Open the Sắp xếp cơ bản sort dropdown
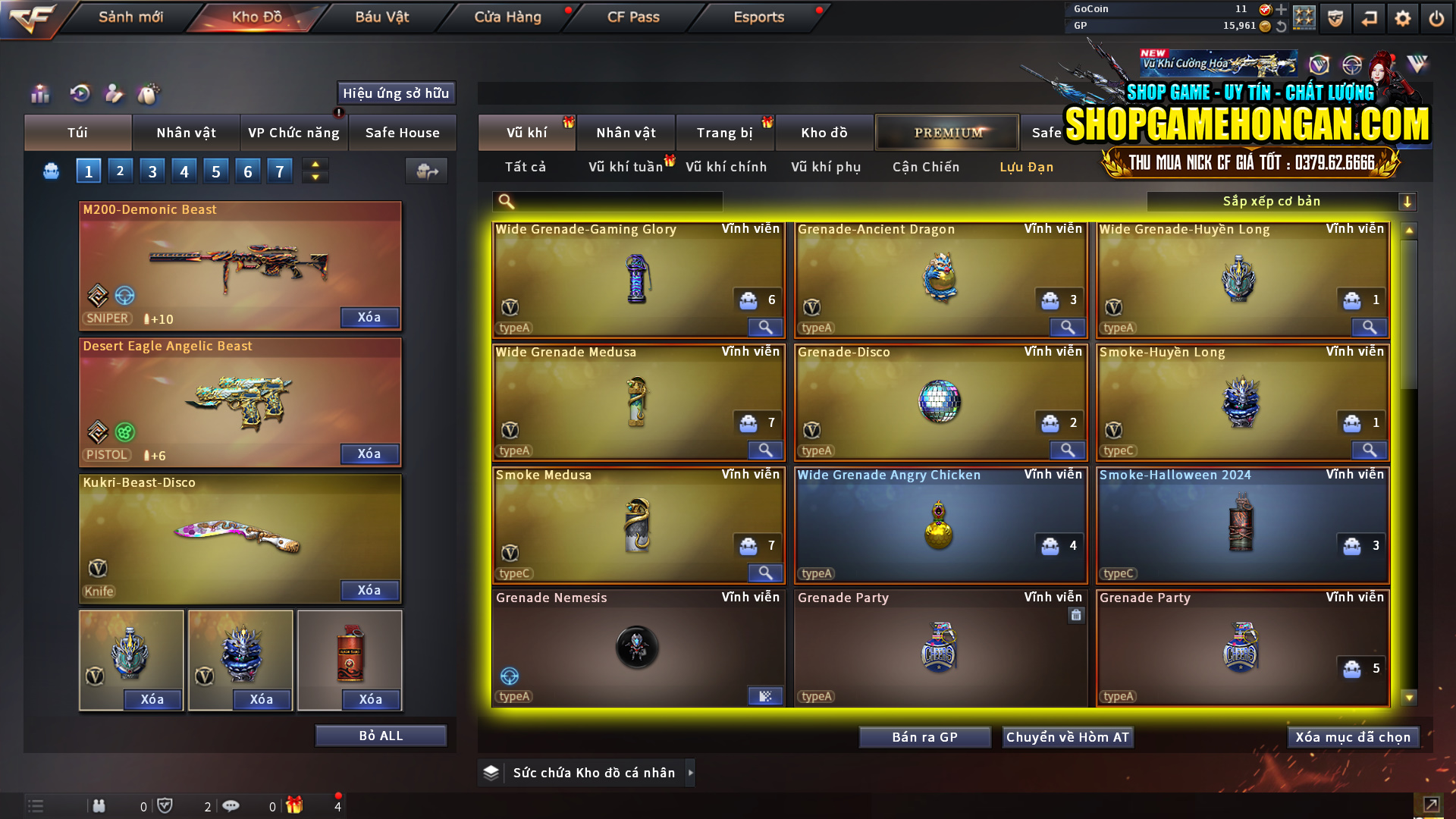Image resolution: width=1456 pixels, height=819 pixels. click(1272, 201)
